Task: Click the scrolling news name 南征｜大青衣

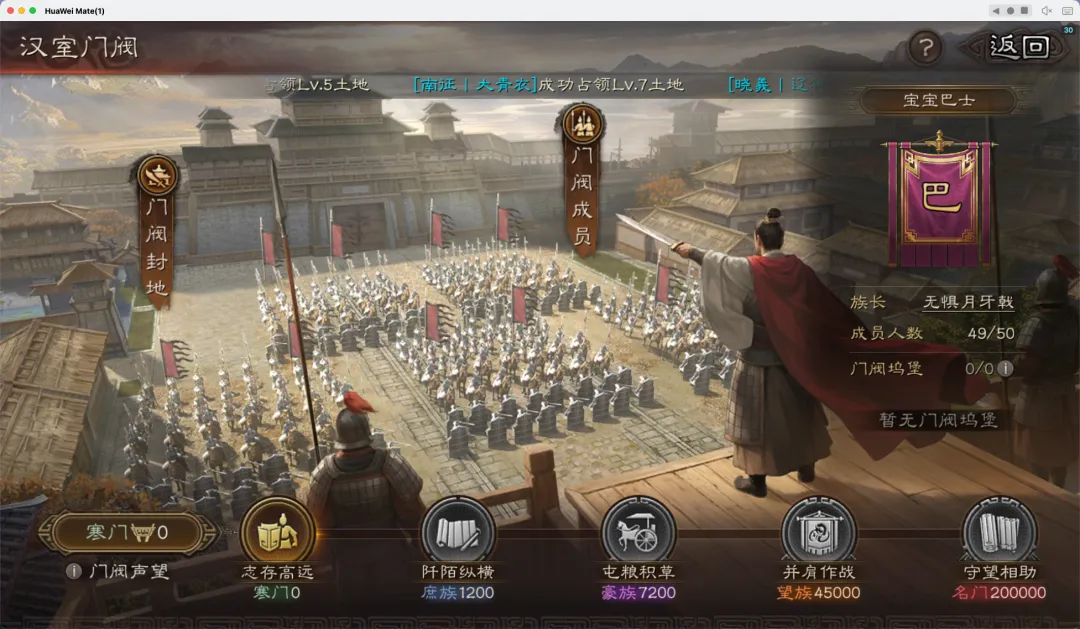Action: pyautogui.click(x=475, y=85)
